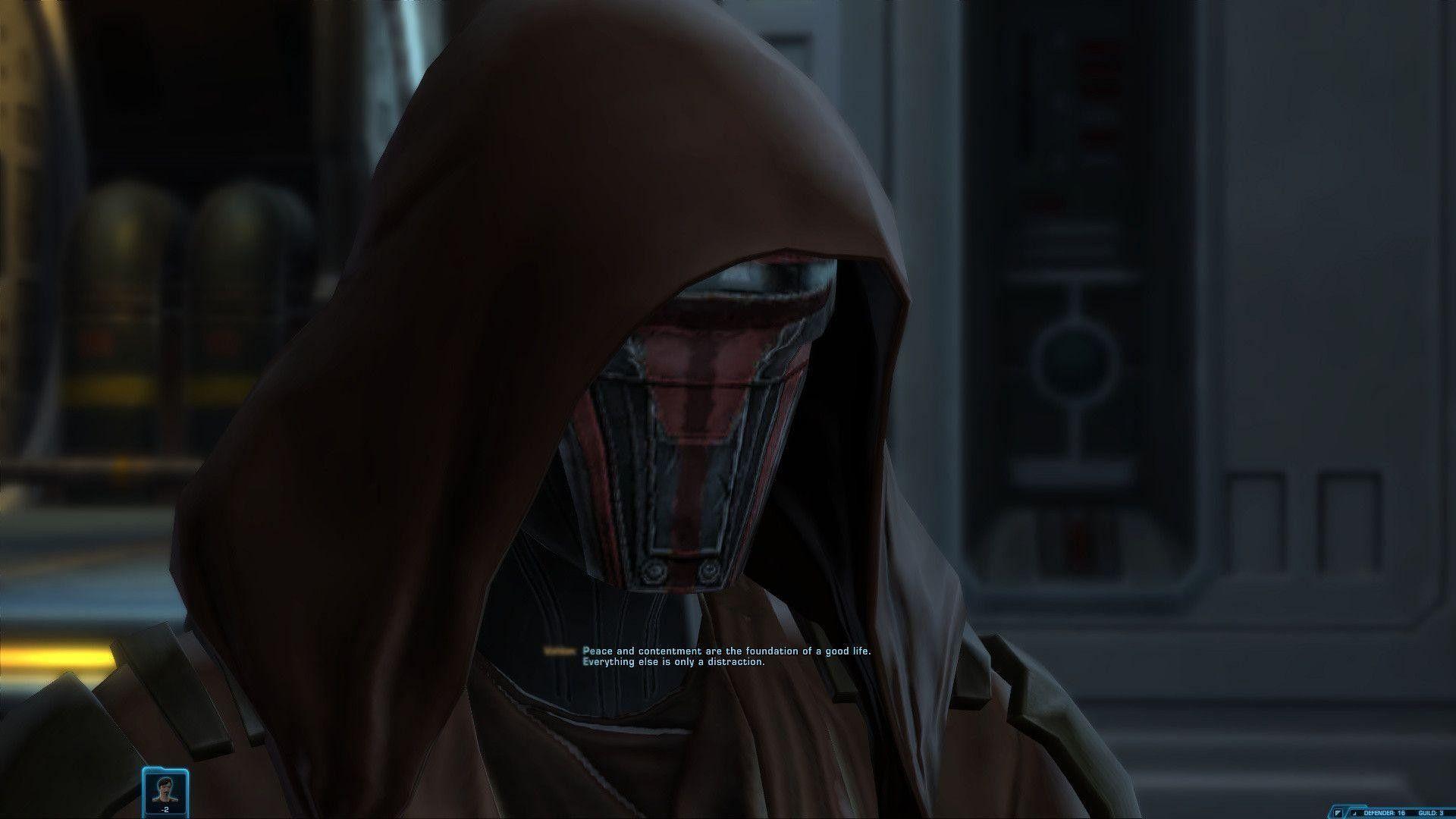Click the social bar's angled left edge emblem

[1329, 811]
